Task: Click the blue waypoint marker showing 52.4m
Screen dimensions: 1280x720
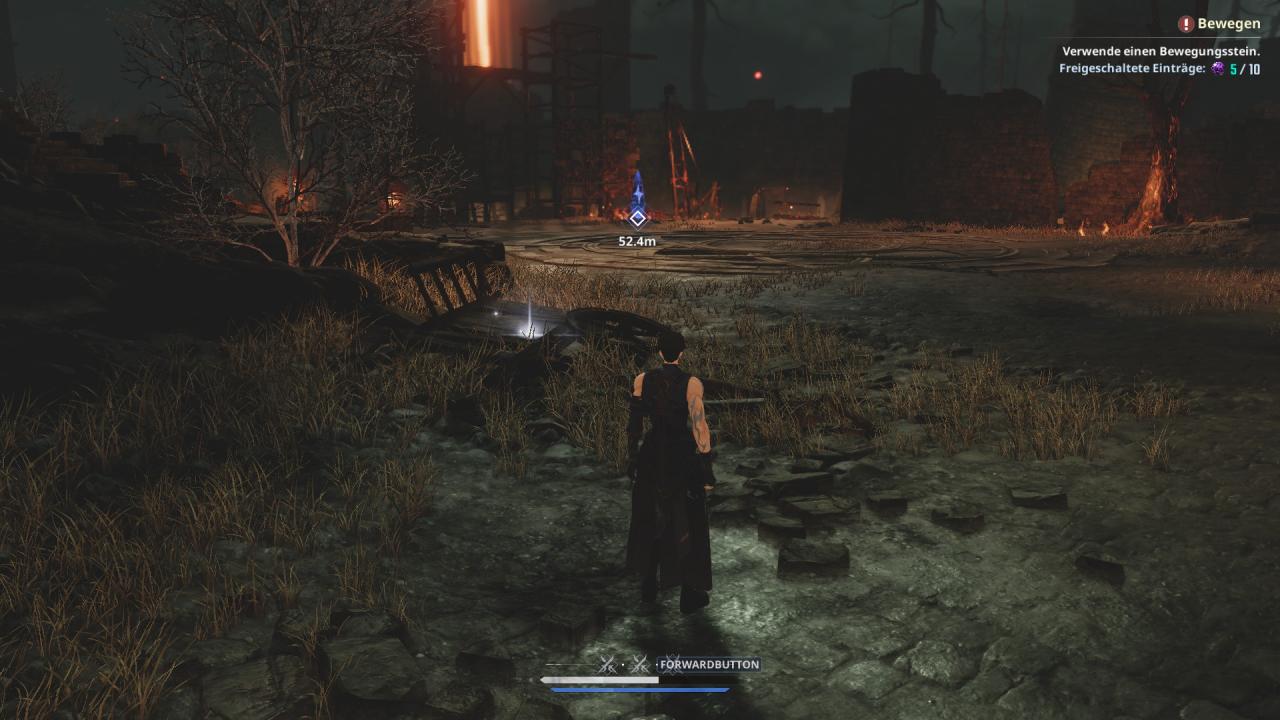Action: (637, 217)
